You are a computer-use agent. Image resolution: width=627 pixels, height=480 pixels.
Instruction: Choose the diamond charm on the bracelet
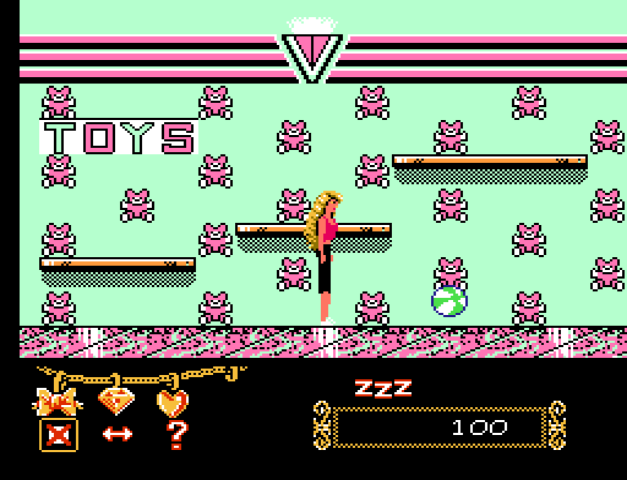pyautogui.click(x=116, y=401)
